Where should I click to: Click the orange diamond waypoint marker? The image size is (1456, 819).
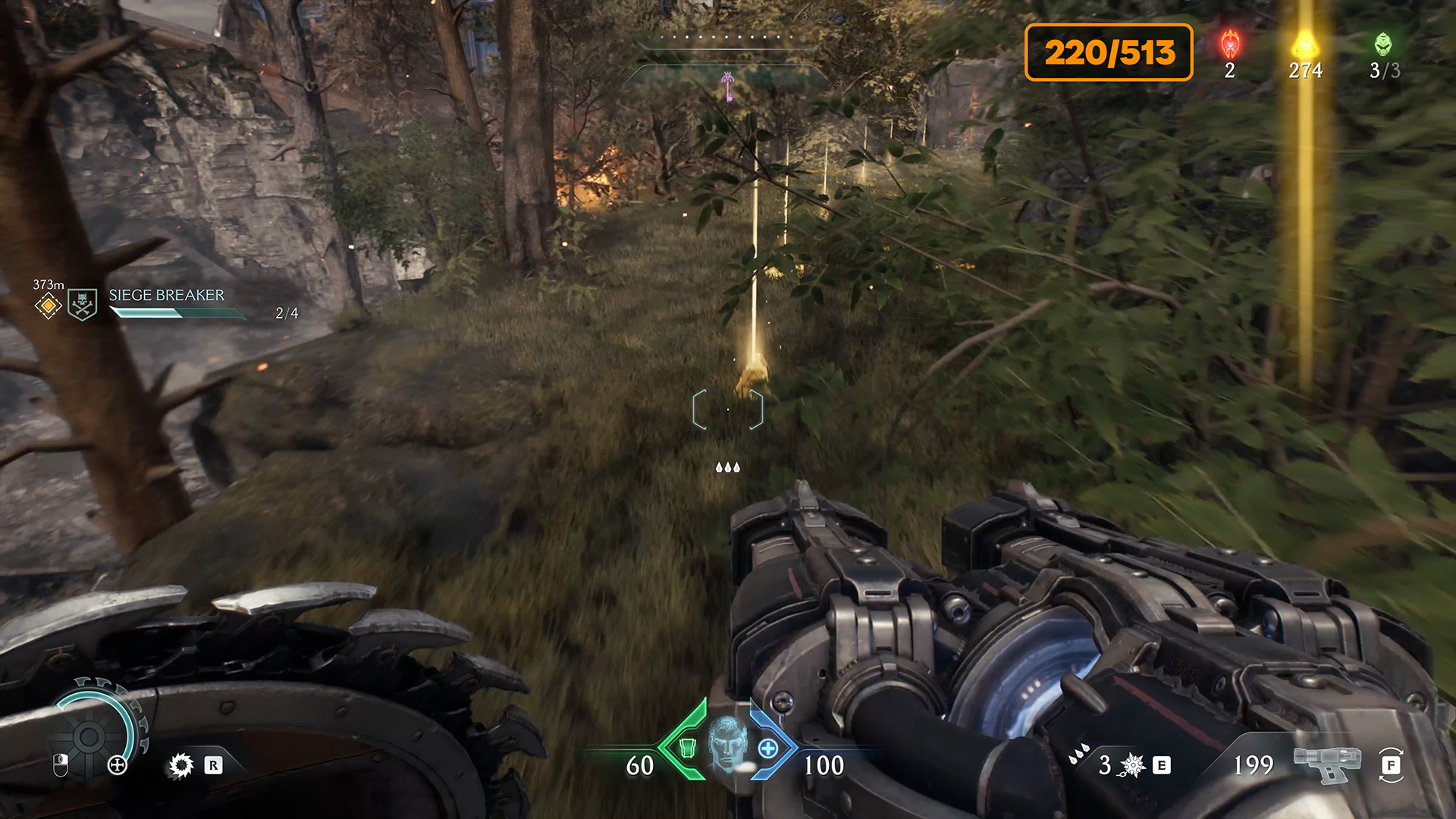pos(48,306)
